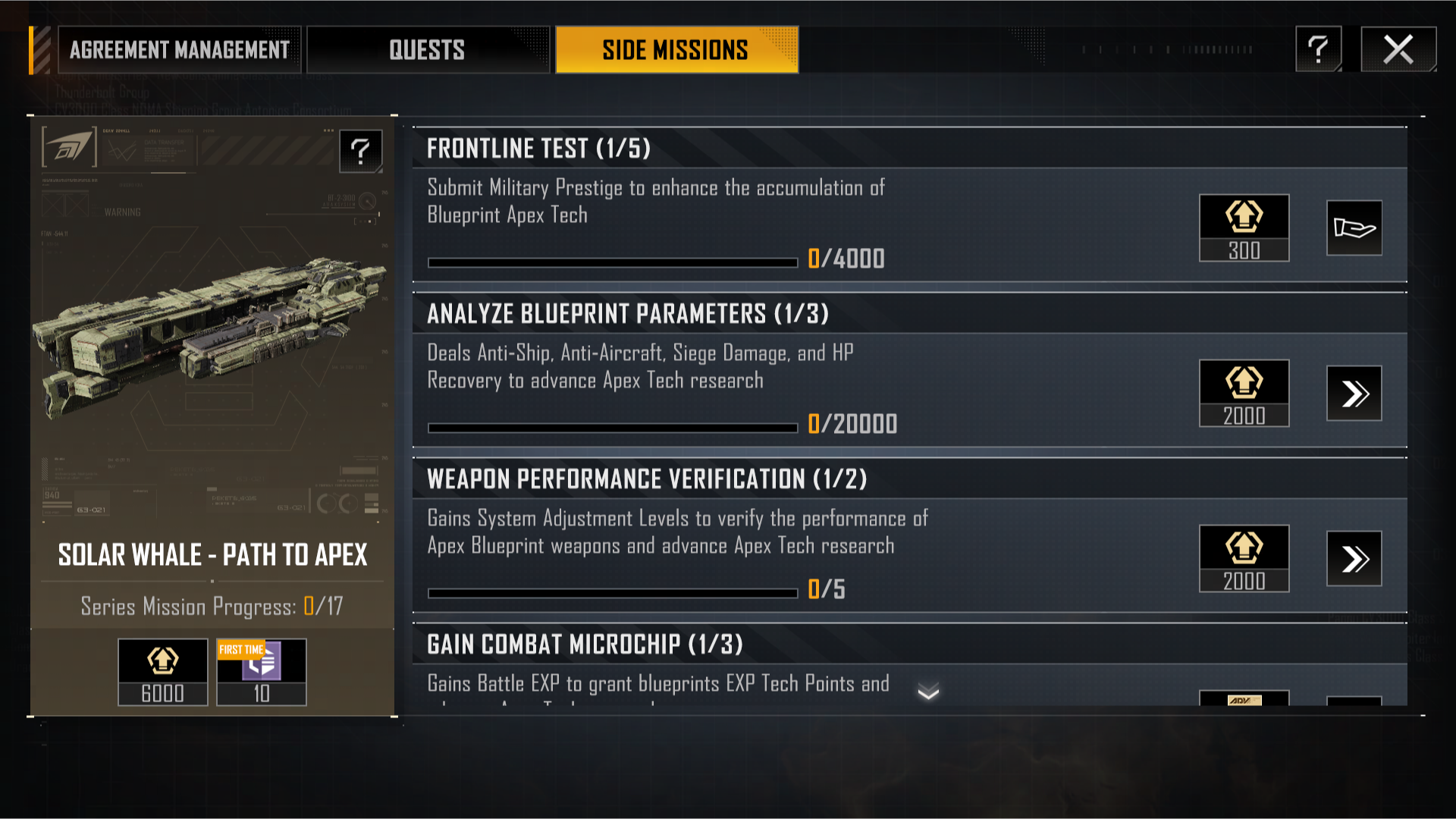The height and width of the screenshot is (819, 1456).
Task: View Weapon Performance Verification 2000 reward
Action: pos(1244,559)
